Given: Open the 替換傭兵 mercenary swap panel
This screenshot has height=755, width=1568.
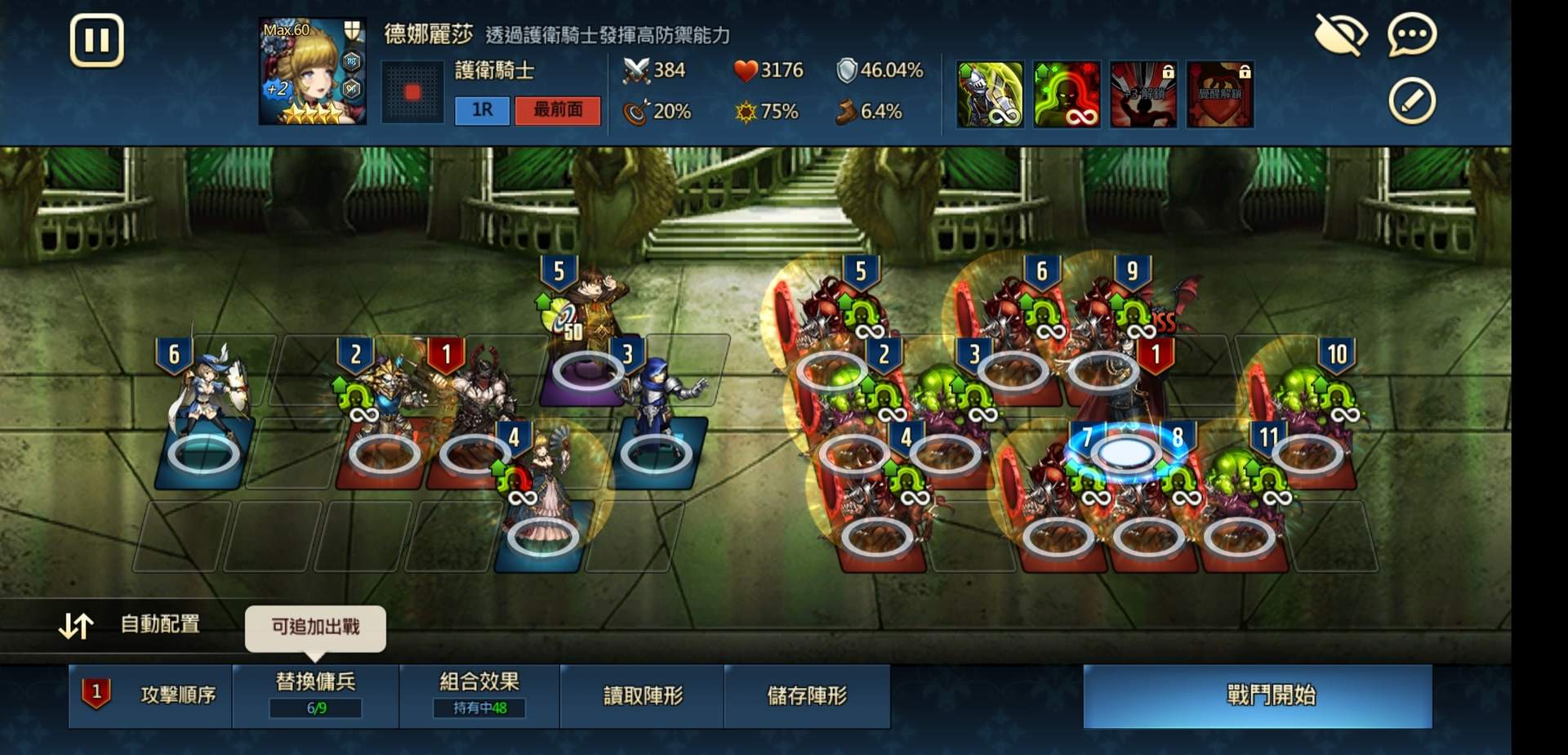Looking at the screenshot, I should click(x=315, y=696).
